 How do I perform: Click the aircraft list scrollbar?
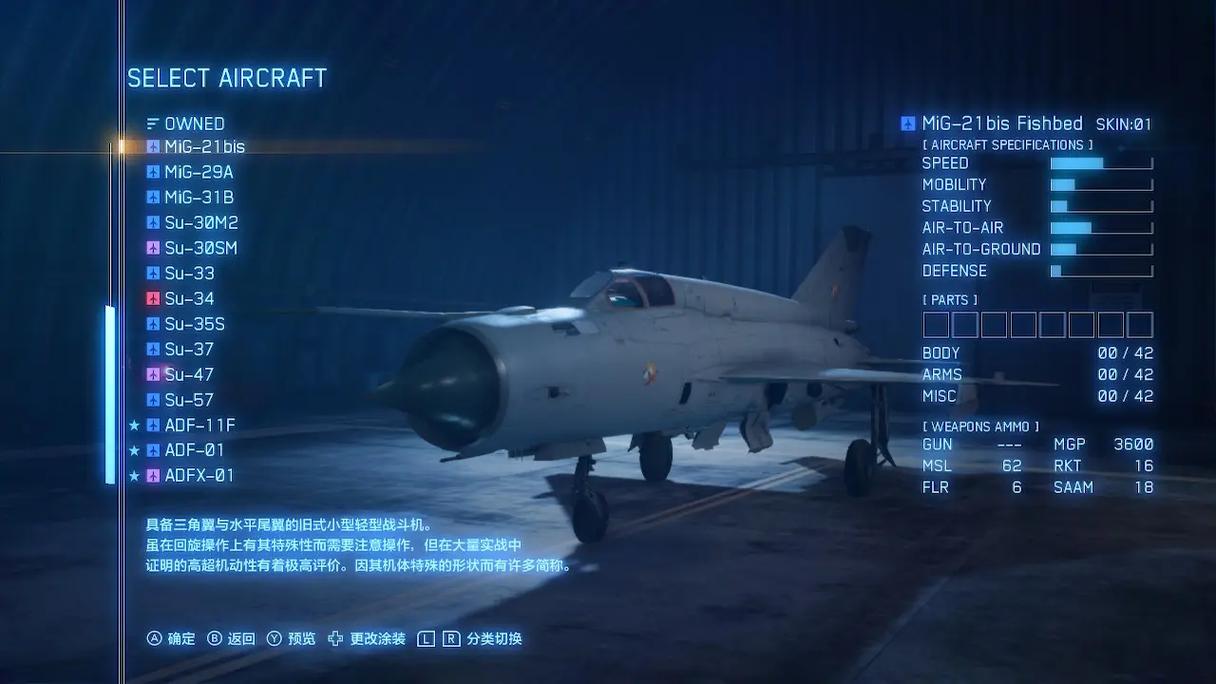pyautogui.click(x=110, y=395)
